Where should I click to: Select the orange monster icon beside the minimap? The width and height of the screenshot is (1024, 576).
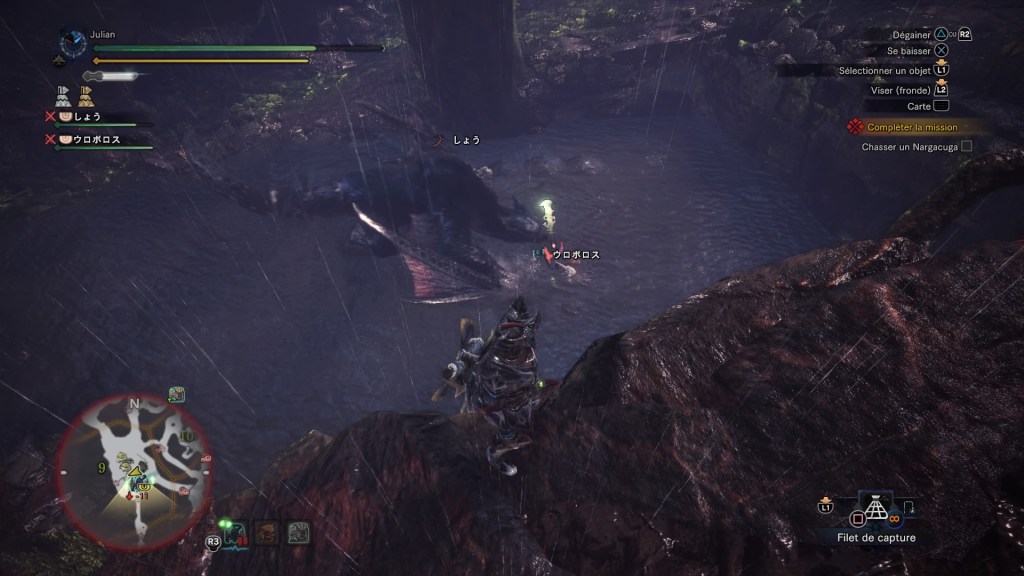[x=266, y=532]
